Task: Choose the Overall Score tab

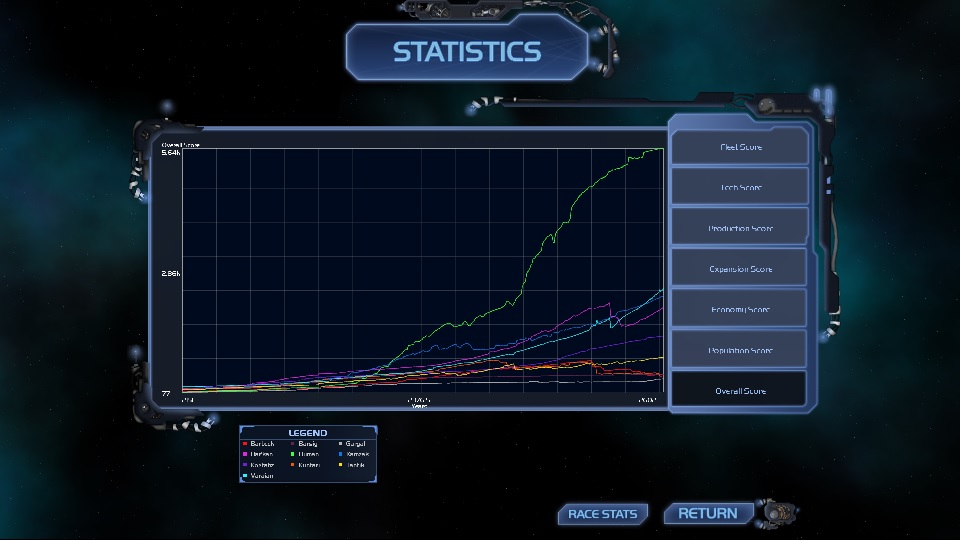Action: coord(739,390)
